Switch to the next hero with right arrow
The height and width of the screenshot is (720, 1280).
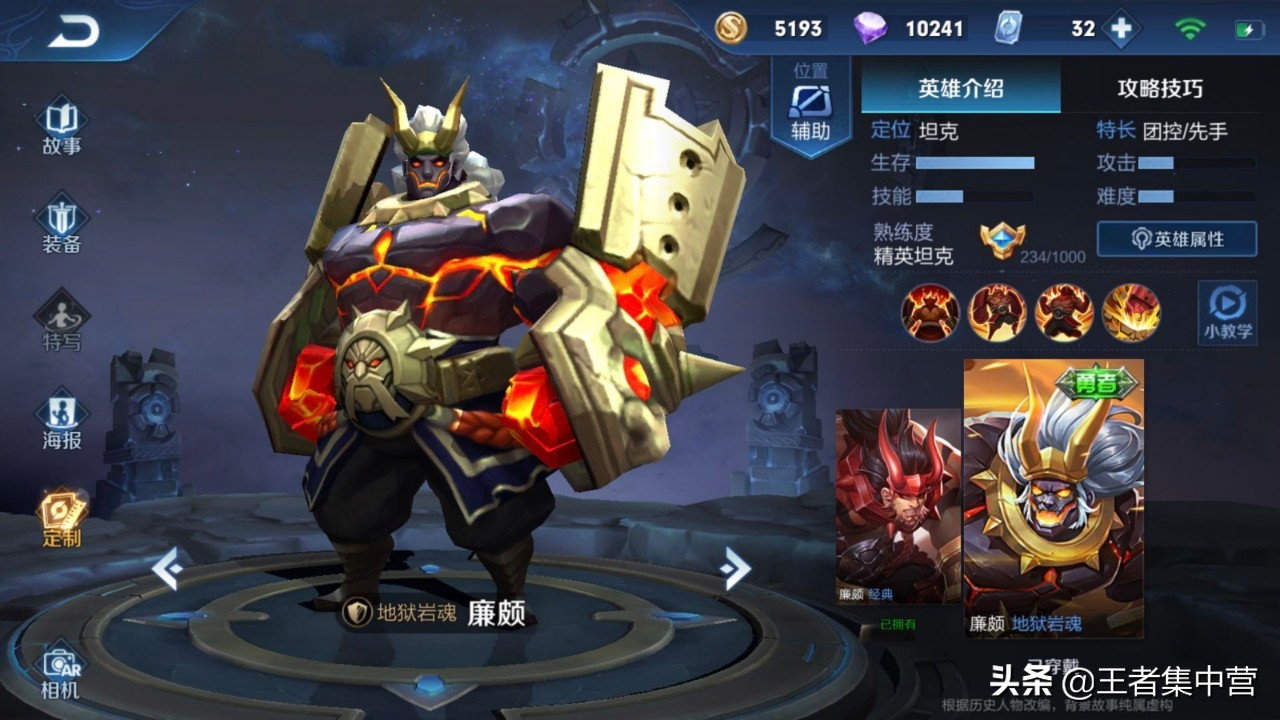735,569
